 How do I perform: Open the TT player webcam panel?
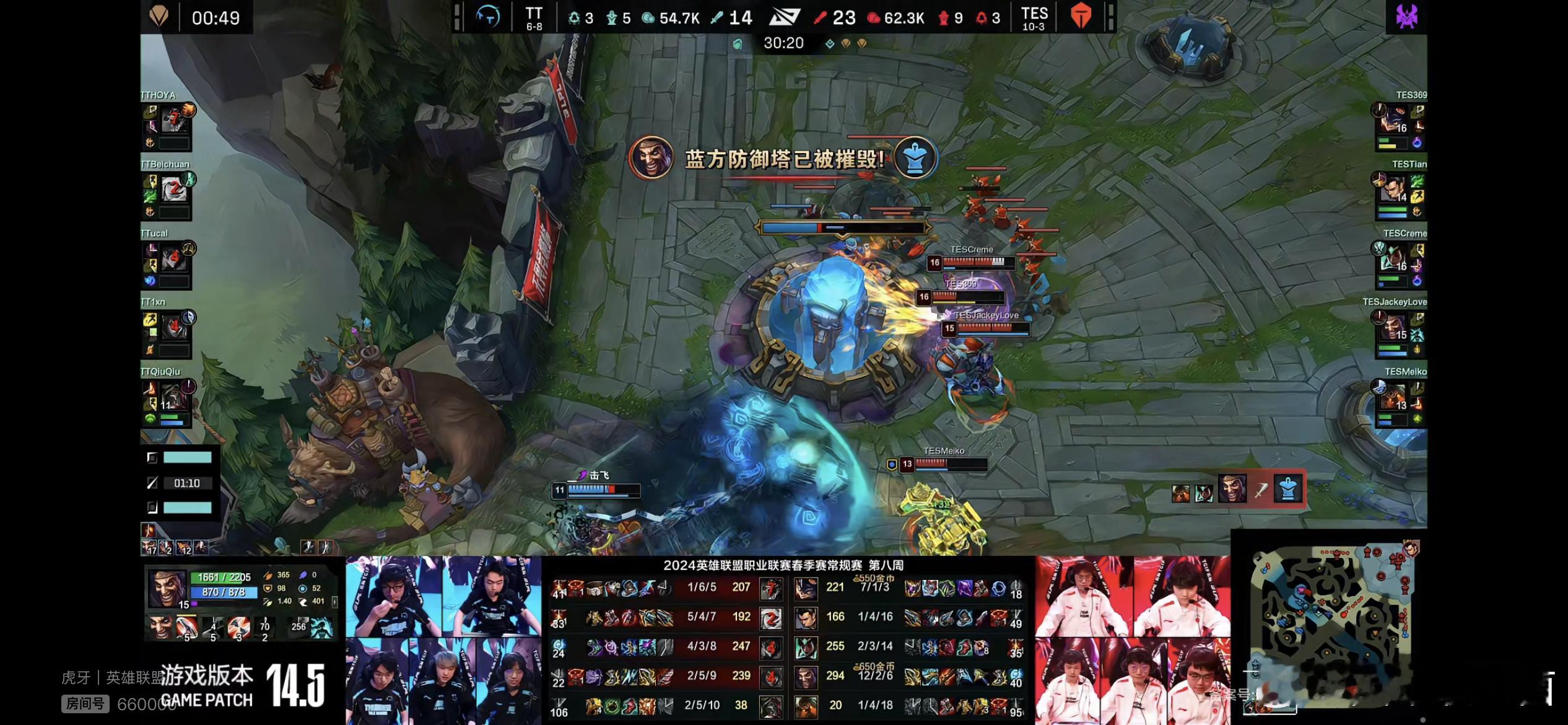pos(443,640)
